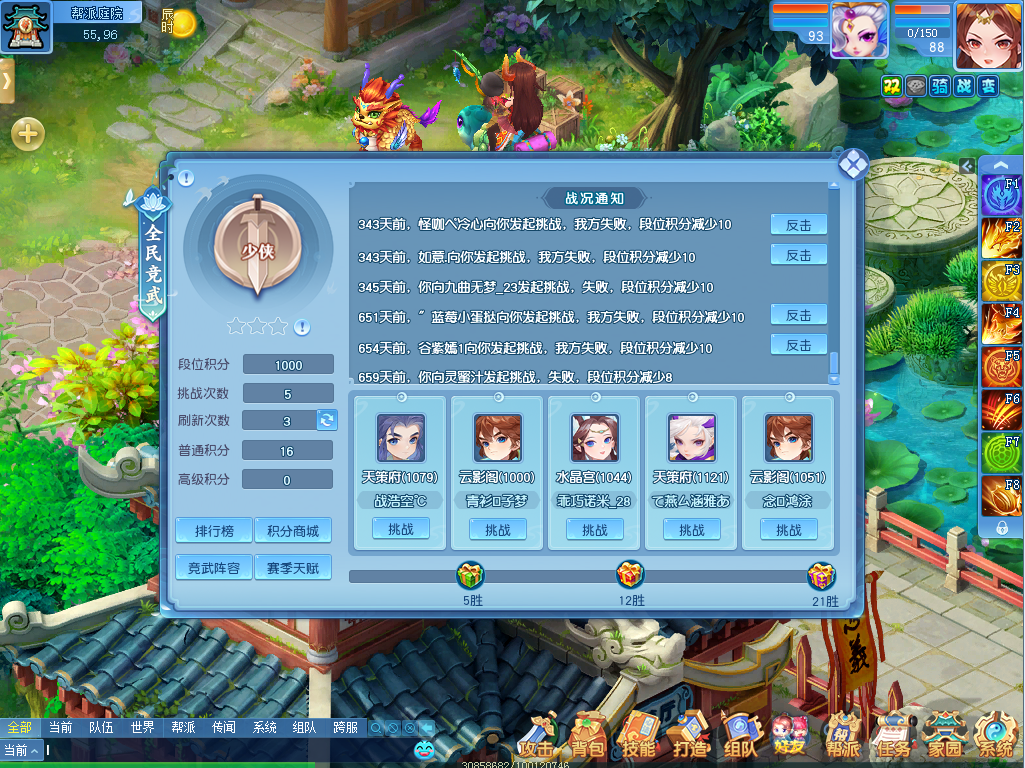The image size is (1025, 768).
Task: Switch chat to the 帮派 channel
Action: (183, 728)
